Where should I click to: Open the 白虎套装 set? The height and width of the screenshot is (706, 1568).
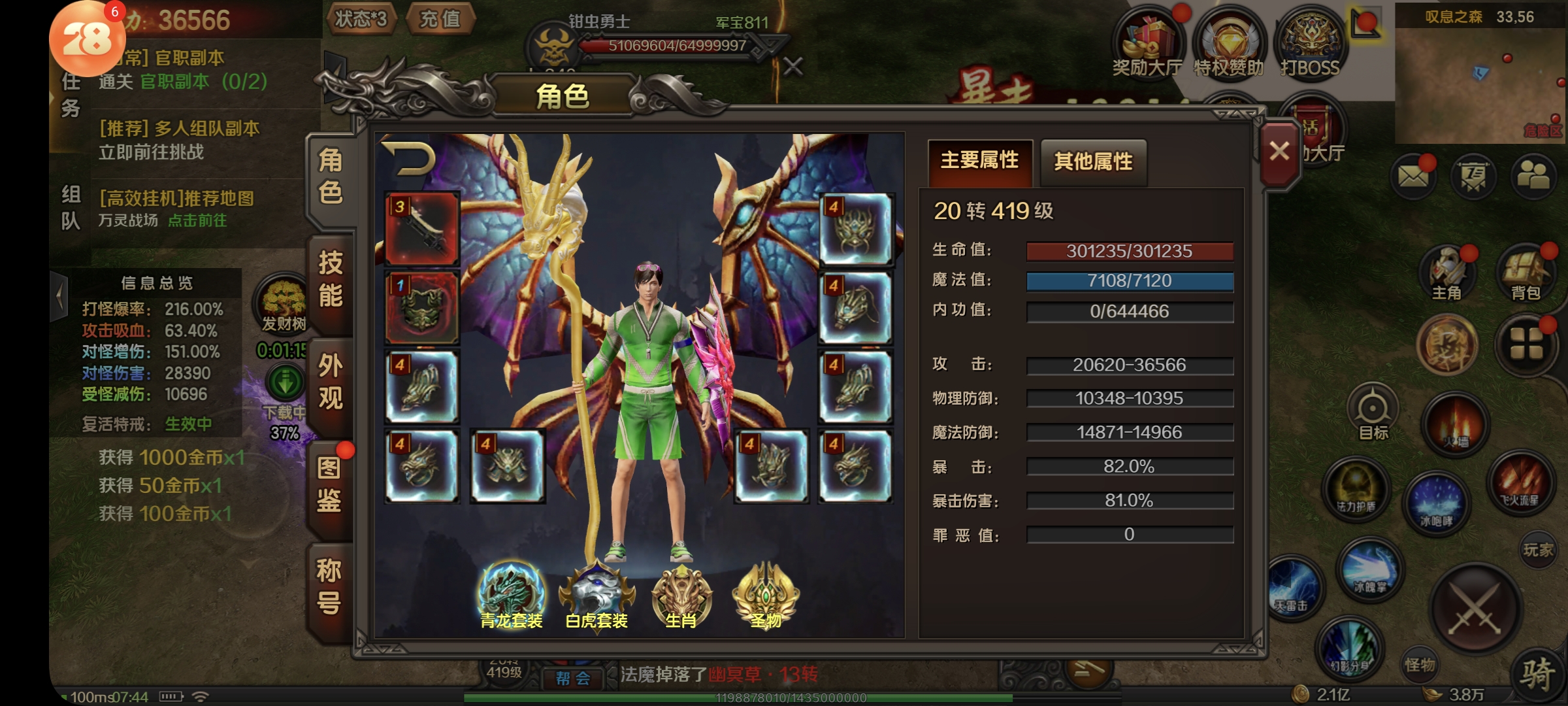click(x=596, y=595)
